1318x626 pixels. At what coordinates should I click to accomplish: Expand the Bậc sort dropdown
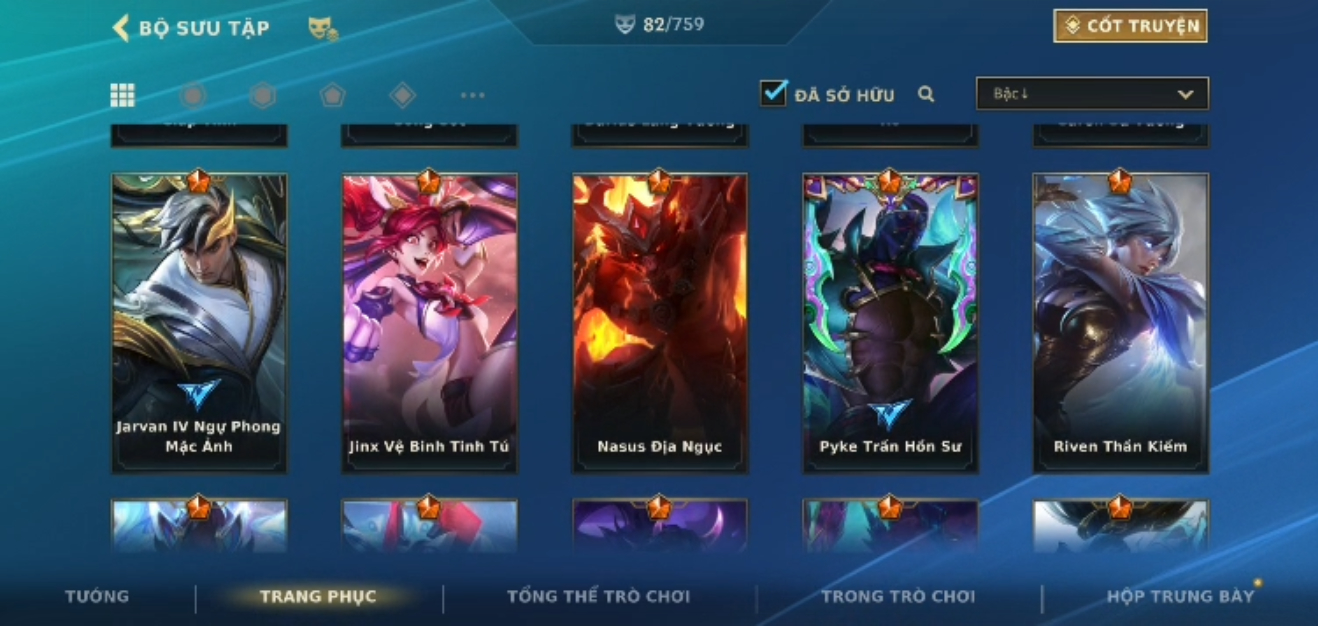pos(1092,94)
